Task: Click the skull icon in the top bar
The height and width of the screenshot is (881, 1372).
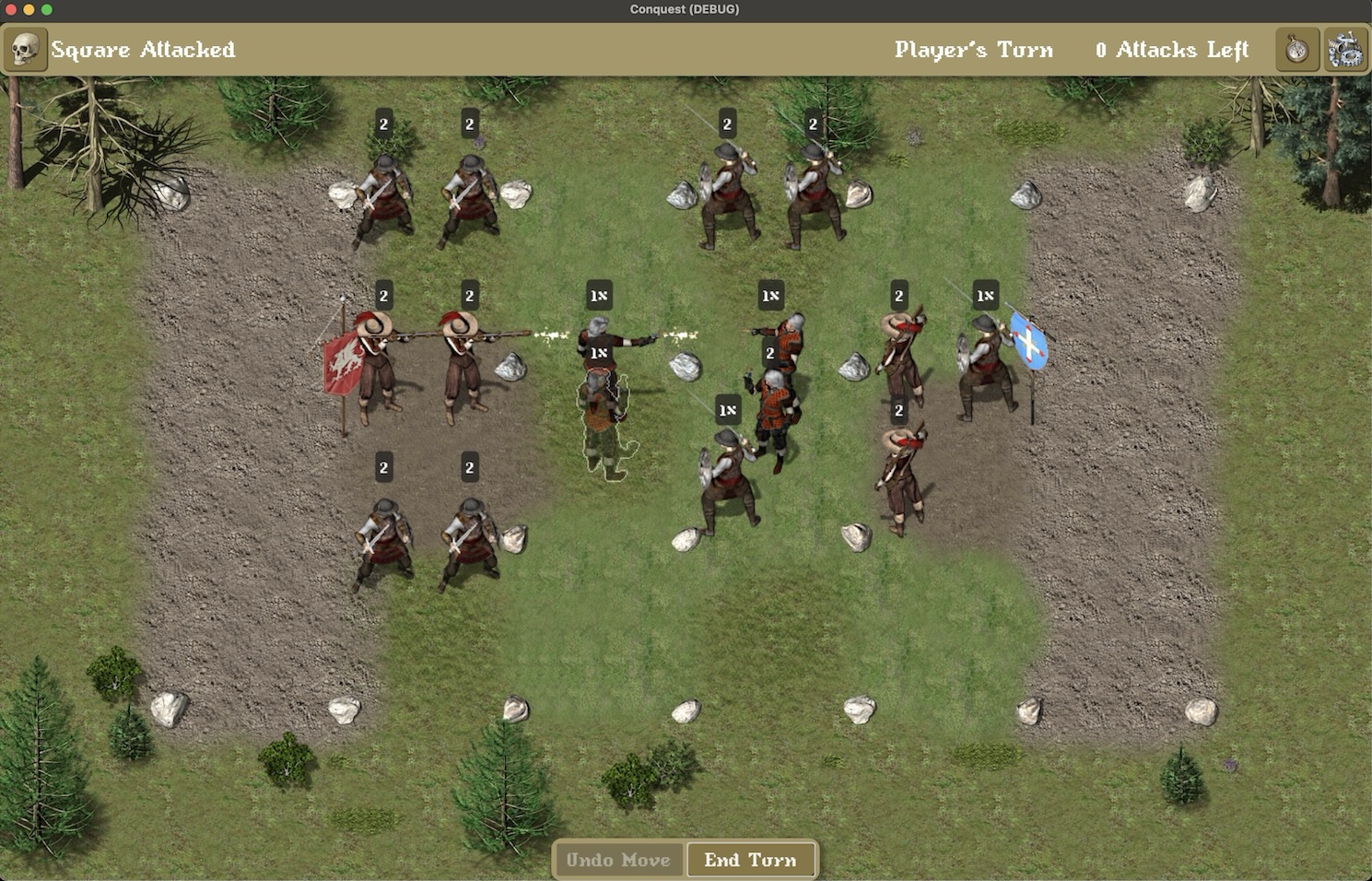Action: 25,50
